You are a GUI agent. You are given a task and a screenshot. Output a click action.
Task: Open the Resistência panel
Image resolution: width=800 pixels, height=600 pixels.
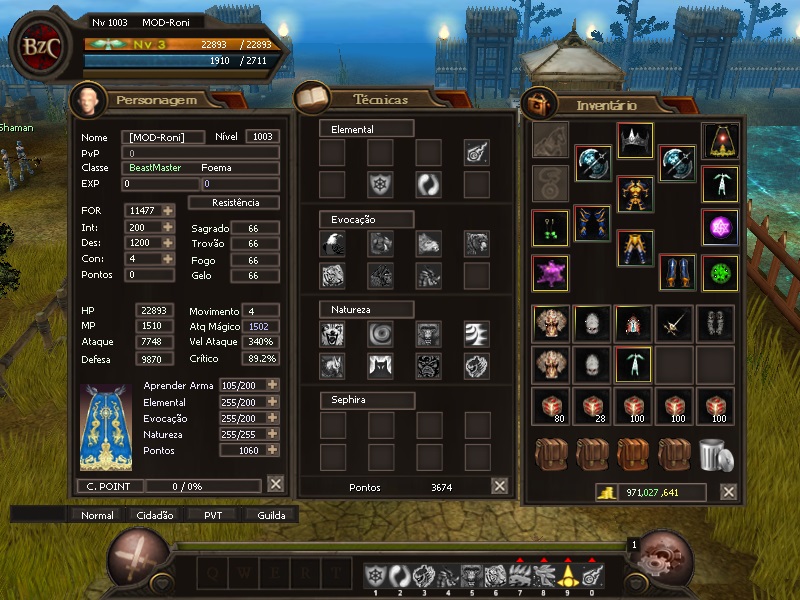[235, 202]
